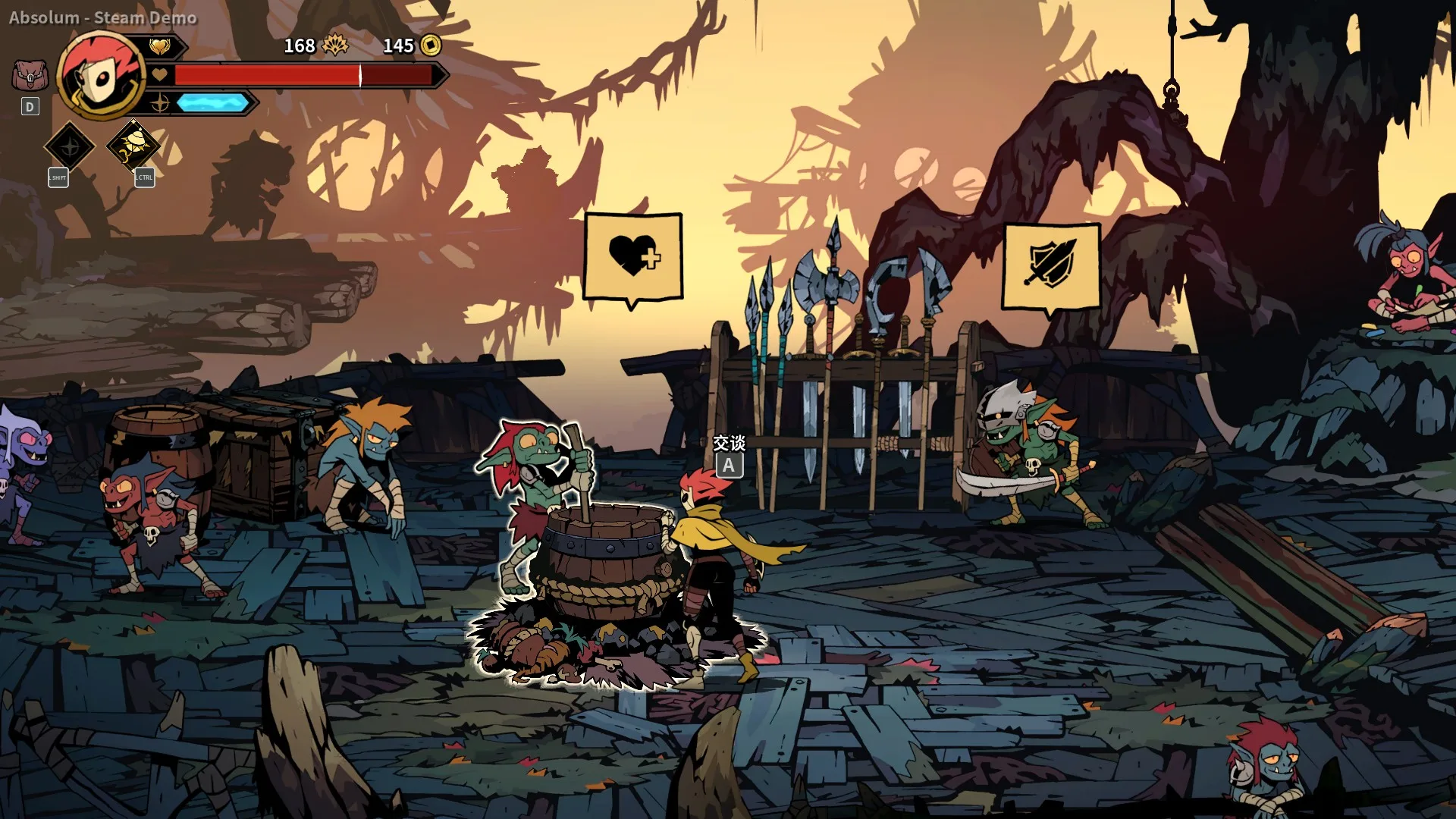Viewport: 1456px width, 819px height.
Task: Open the leather bag inventory icon
Action: (30, 76)
